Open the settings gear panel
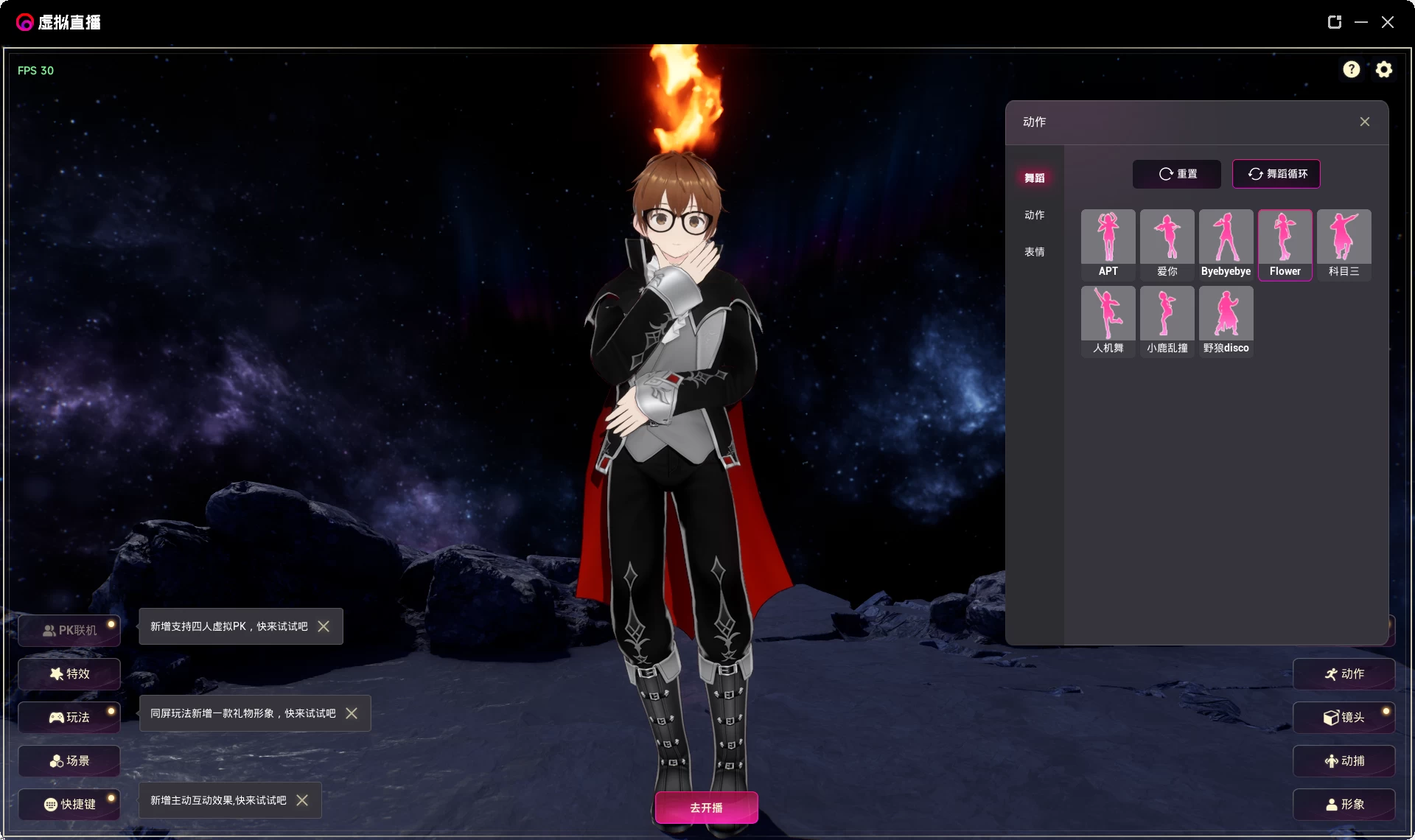The image size is (1415, 840). tap(1384, 69)
